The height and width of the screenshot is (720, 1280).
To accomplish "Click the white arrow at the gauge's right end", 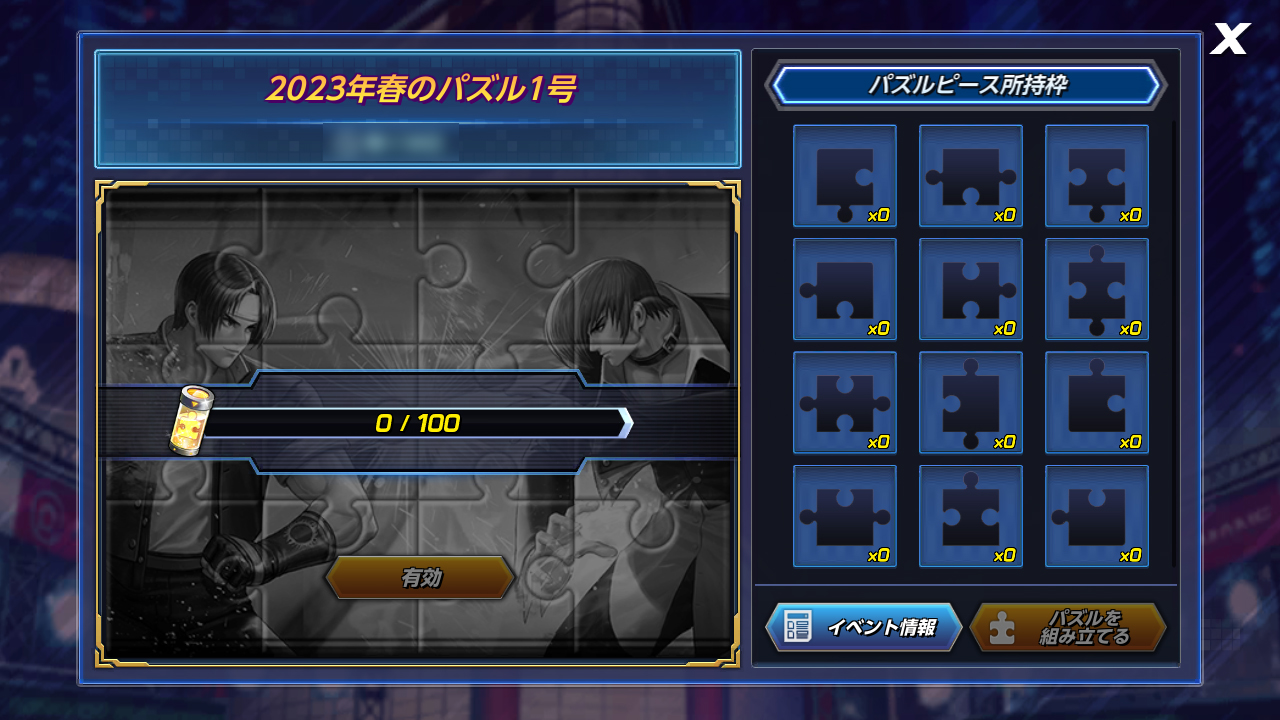I will pyautogui.click(x=626, y=424).
